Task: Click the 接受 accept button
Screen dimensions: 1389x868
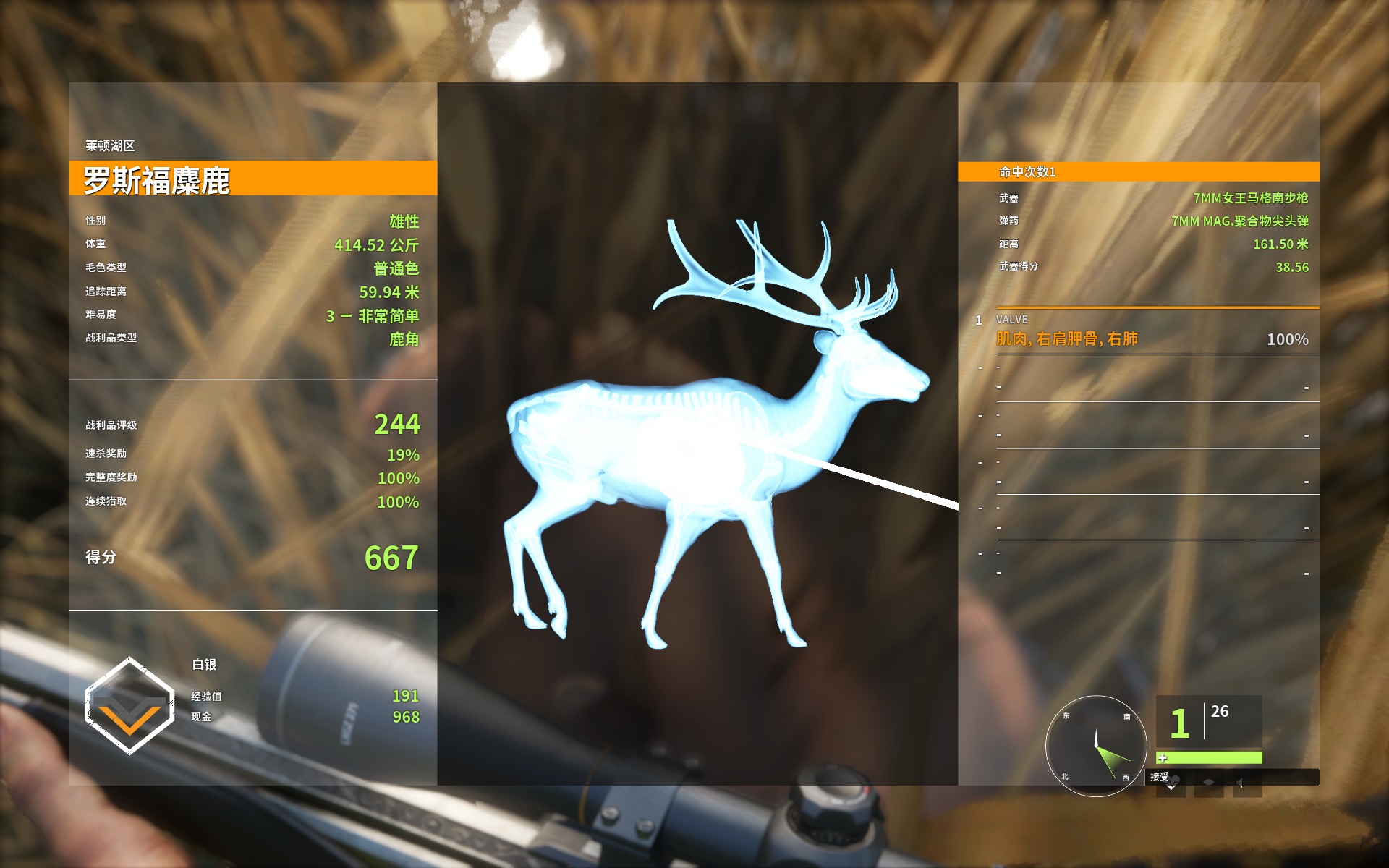Action: coord(1161,778)
